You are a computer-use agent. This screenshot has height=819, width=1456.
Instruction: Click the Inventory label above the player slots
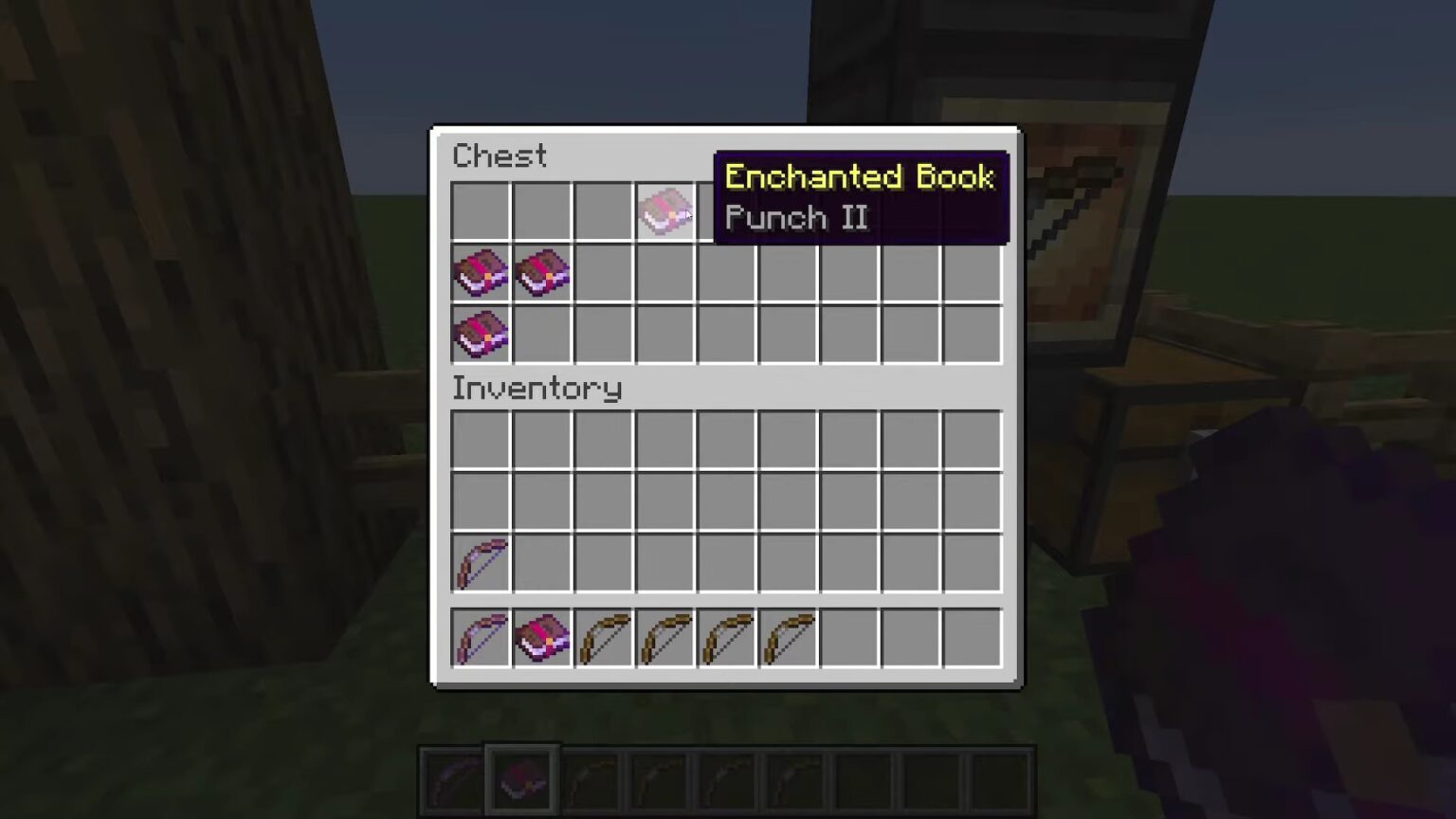537,389
